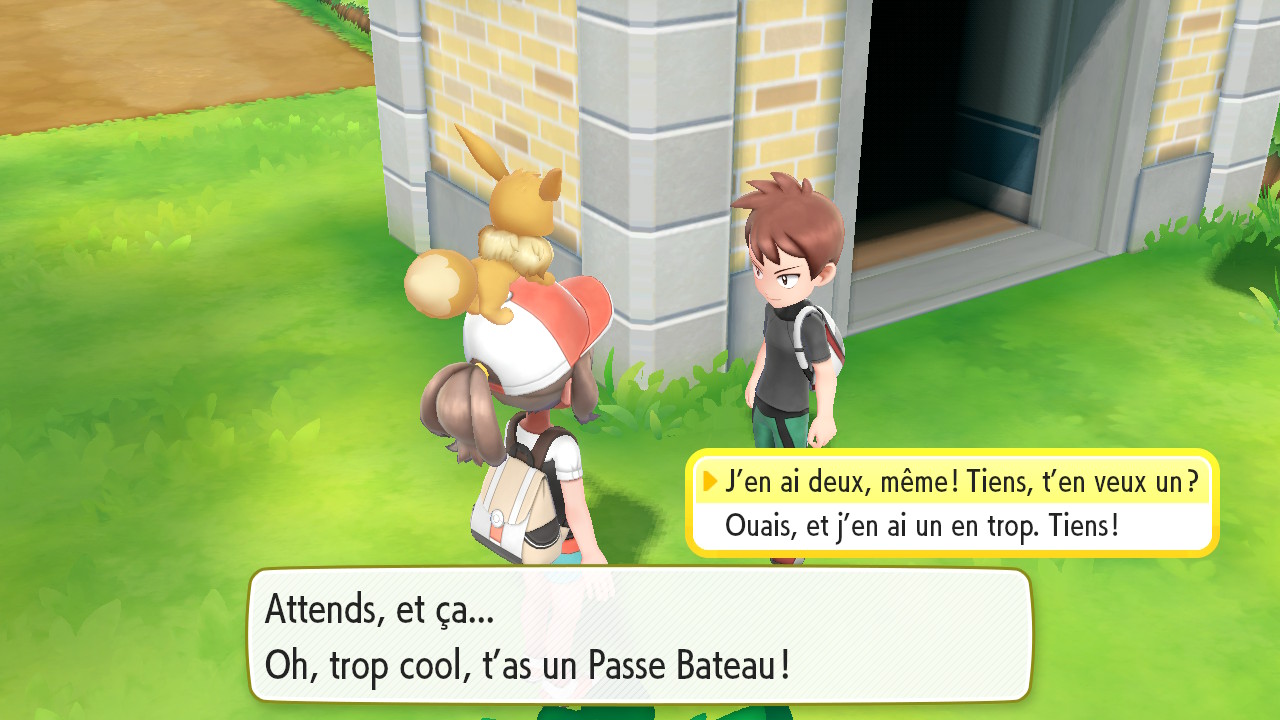Choose reply "J'en ai deux, même! Tiens, t'en veux un?"
The width and height of the screenshot is (1280, 720).
(960, 482)
